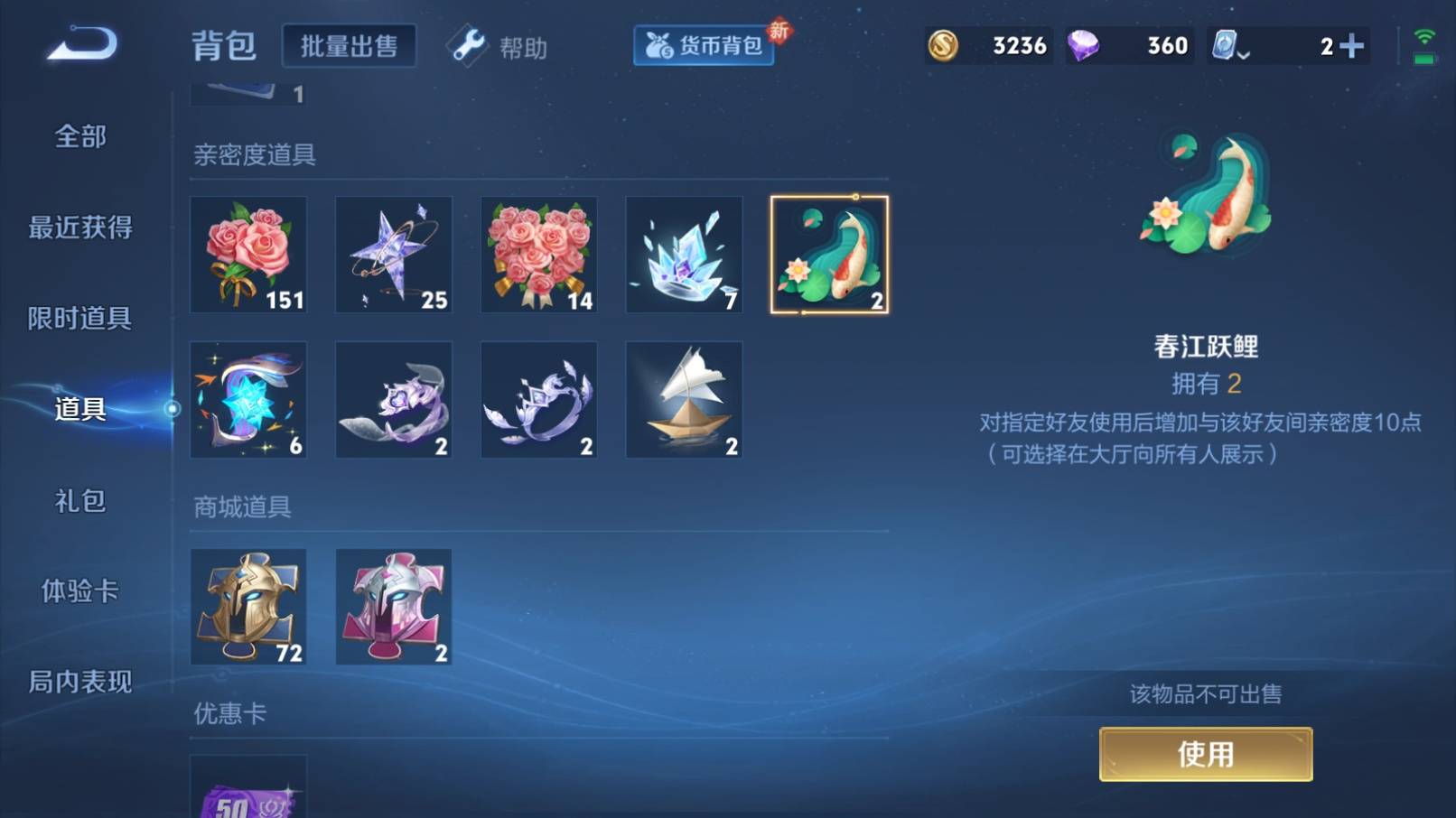Select the 50 discount card under 优惠卡
This screenshot has height=818, width=1456.
(248, 795)
